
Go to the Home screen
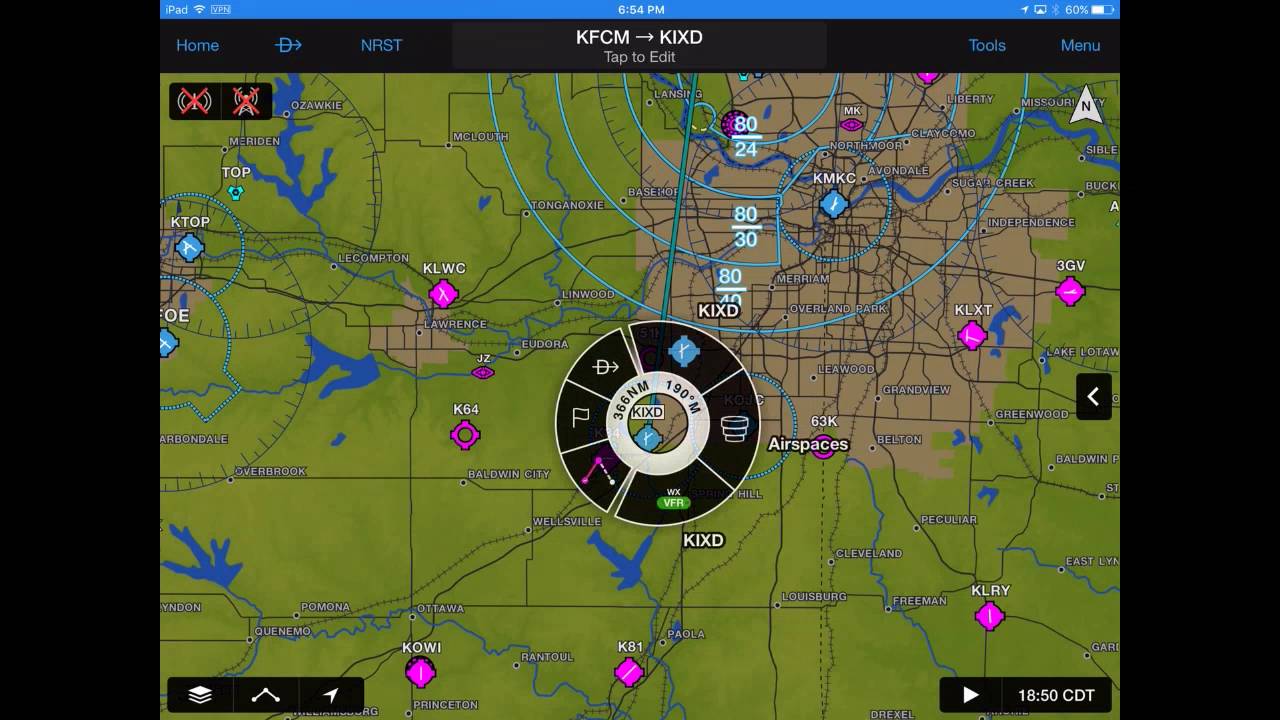[x=197, y=45]
